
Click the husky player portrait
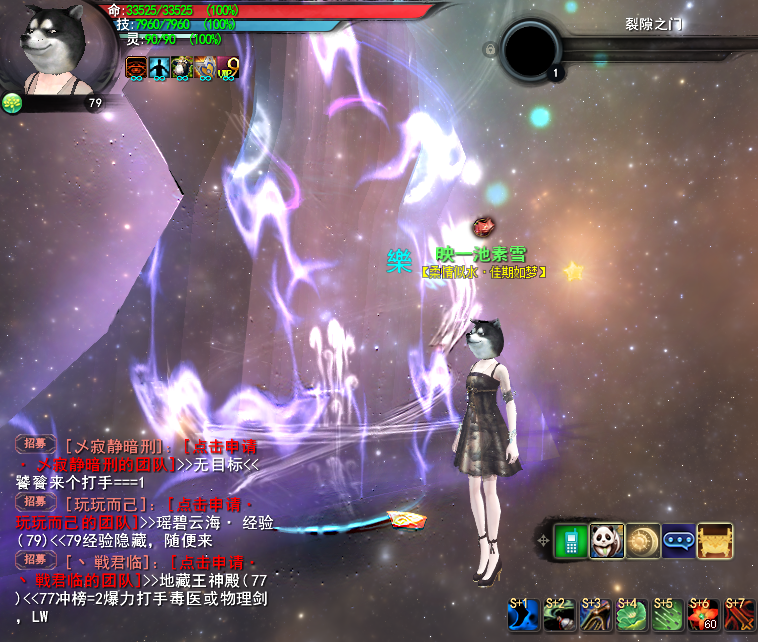coord(50,46)
